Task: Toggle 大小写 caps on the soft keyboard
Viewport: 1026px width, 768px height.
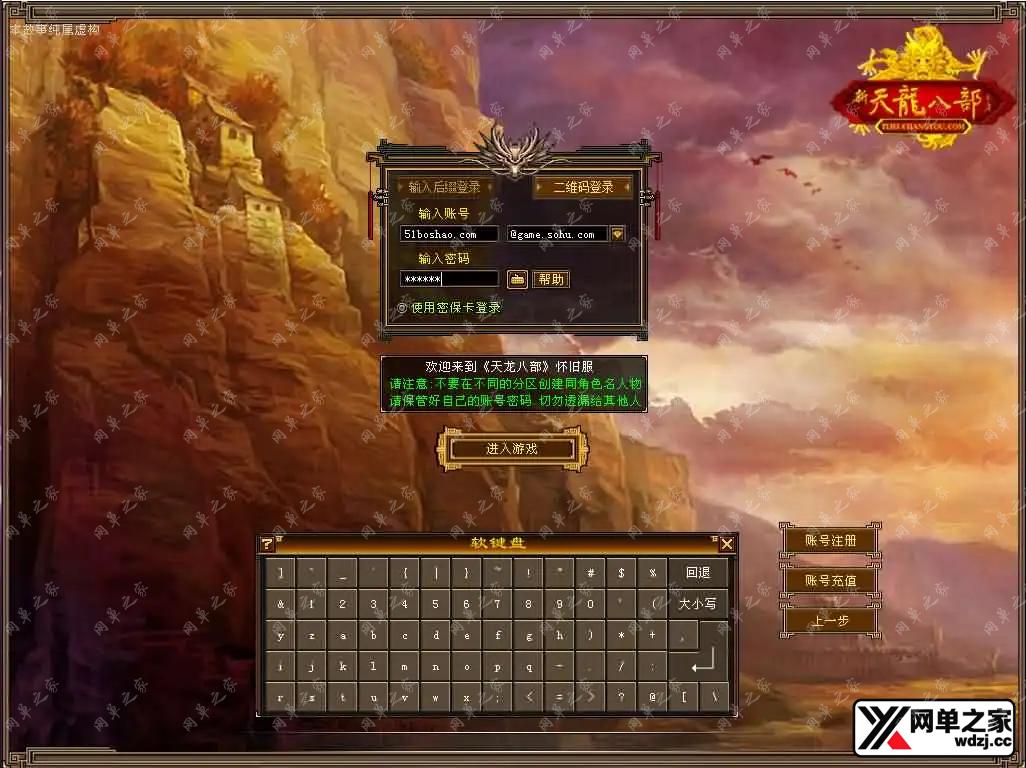Action: coord(698,604)
